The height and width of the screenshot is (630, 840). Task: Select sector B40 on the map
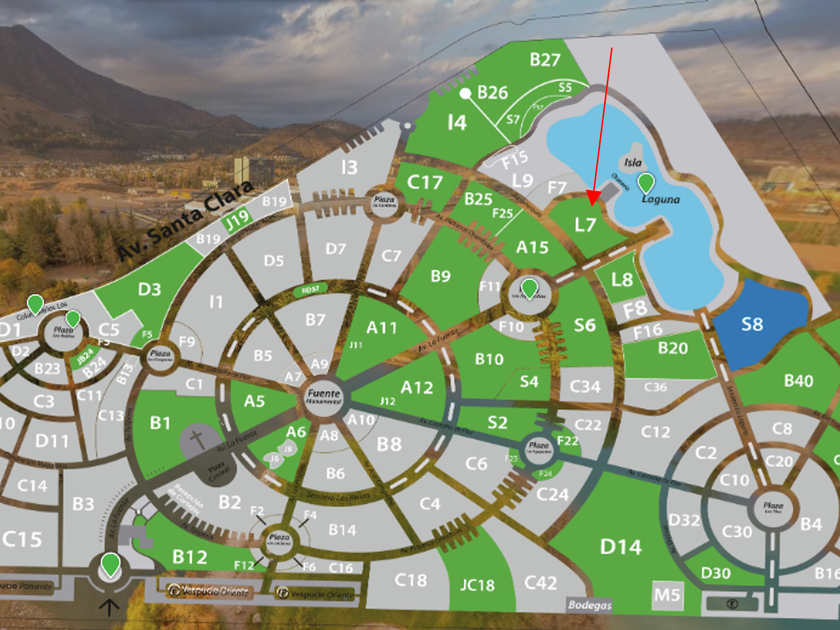[x=798, y=380]
